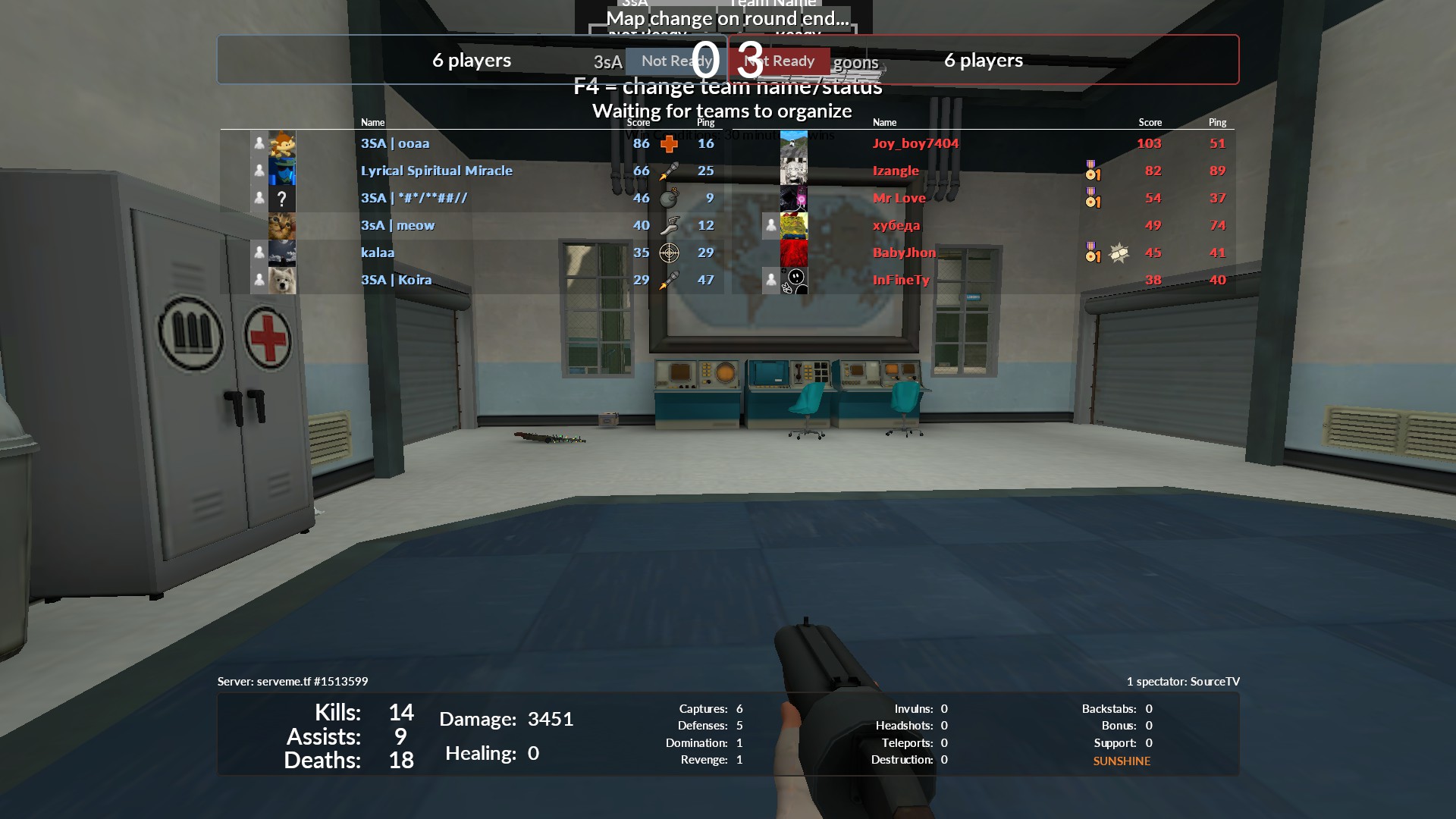Click Lyrical Spiritual Miracle's scoreboard row
1456x819 pixels.
coord(436,171)
